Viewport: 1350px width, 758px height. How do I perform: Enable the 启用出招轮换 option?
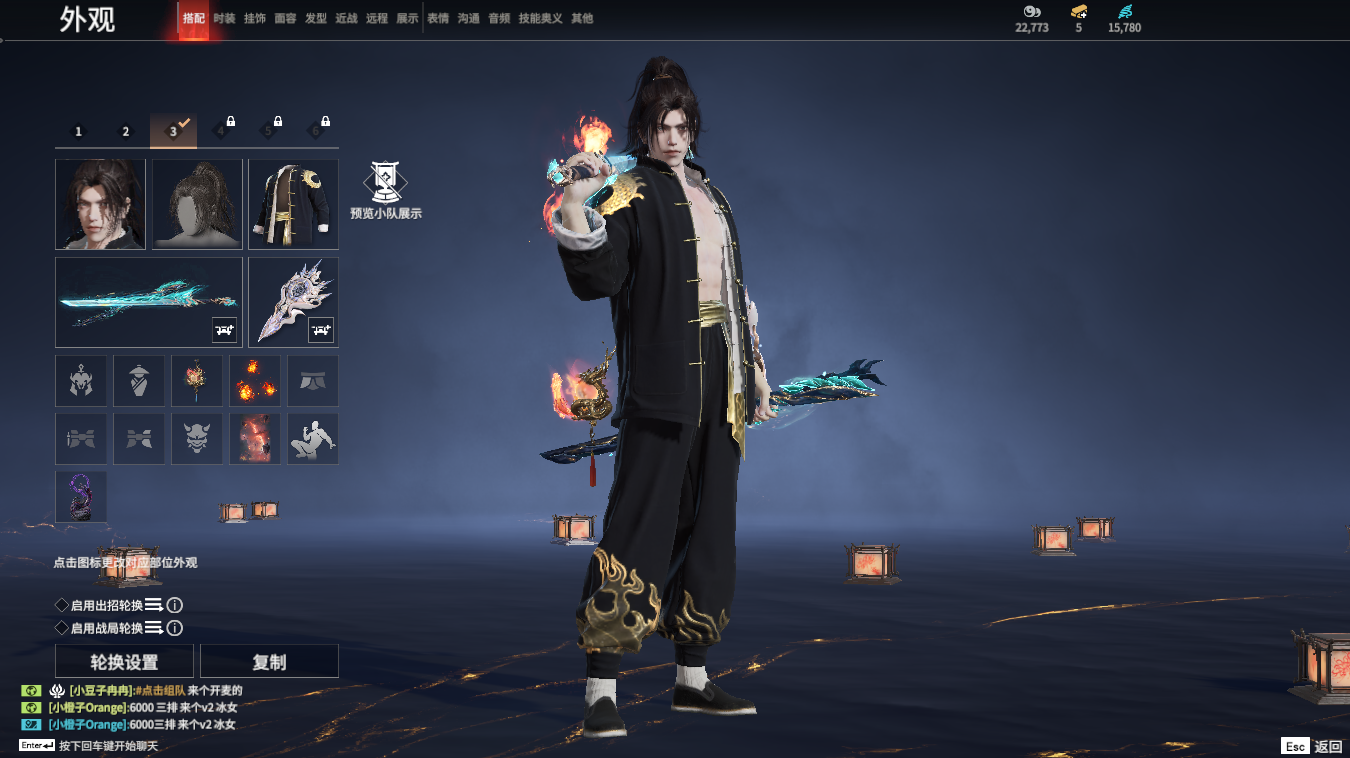click(x=62, y=605)
